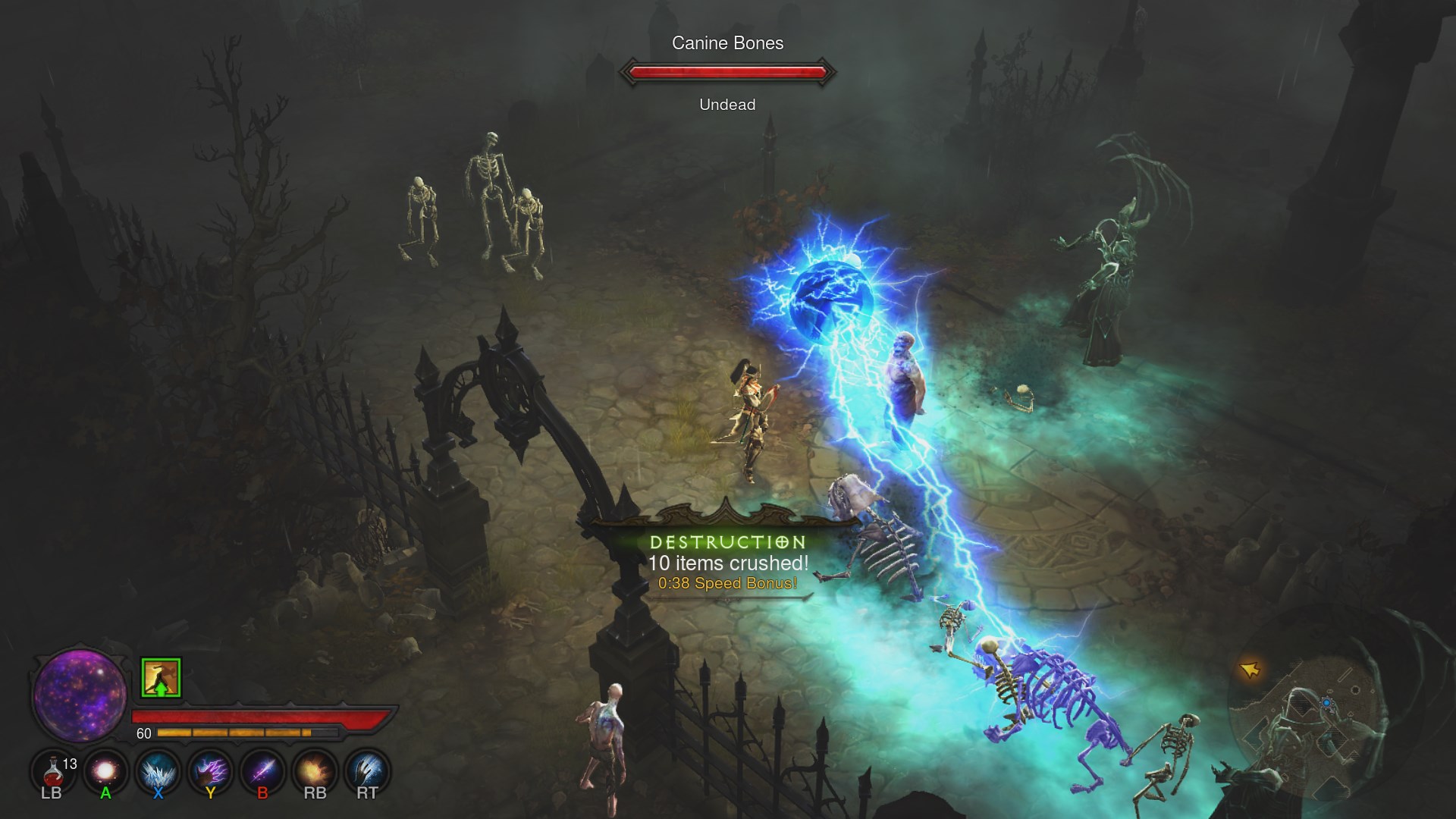The image size is (1456, 819).
Task: Use the health potion slot
Action: coord(53,772)
